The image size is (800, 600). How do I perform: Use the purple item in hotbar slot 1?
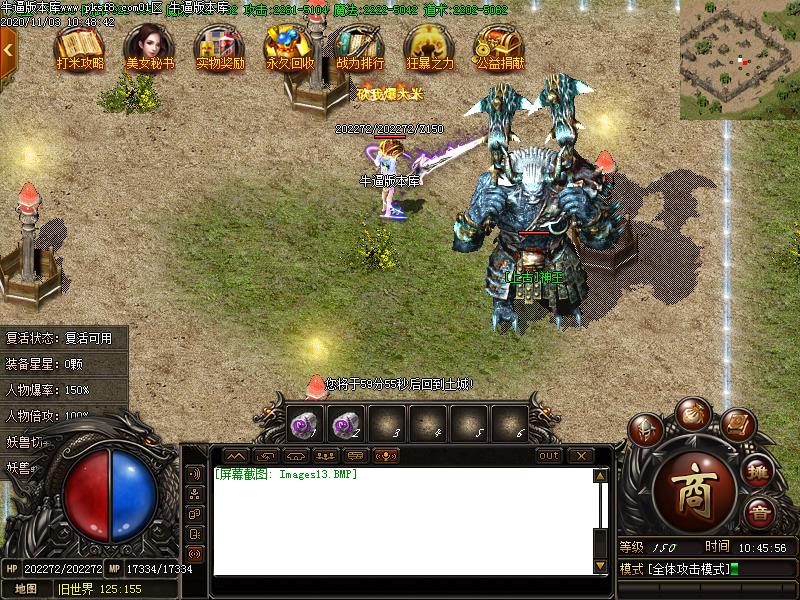pyautogui.click(x=301, y=423)
